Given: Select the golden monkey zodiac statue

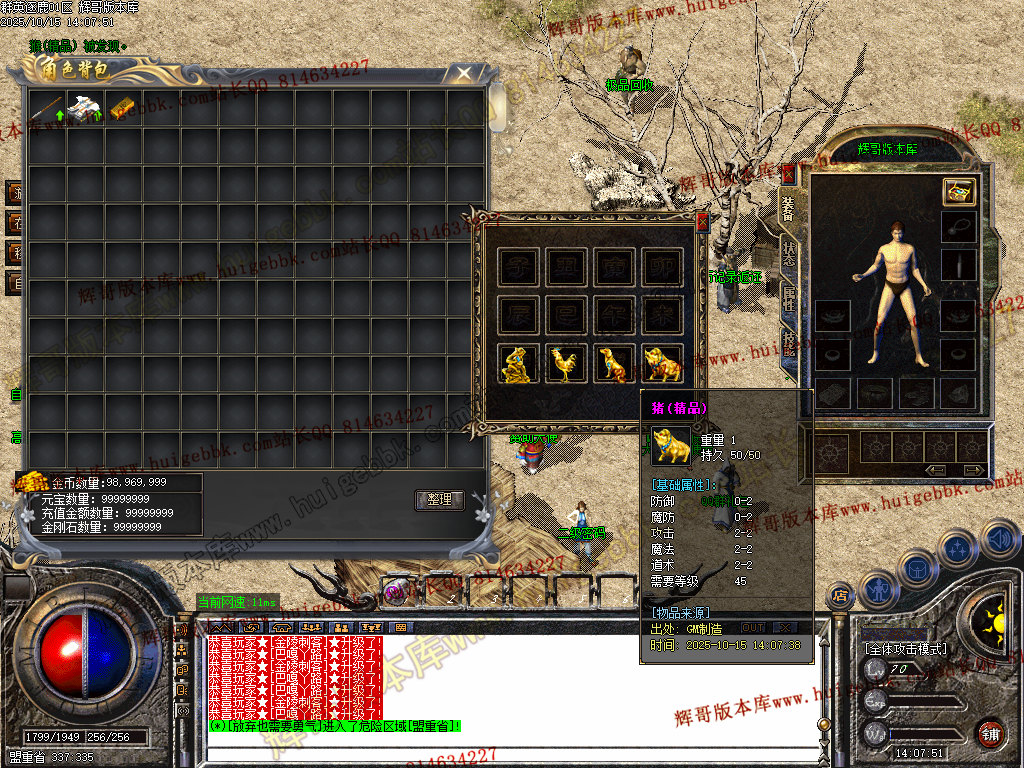Looking at the screenshot, I should (516, 364).
